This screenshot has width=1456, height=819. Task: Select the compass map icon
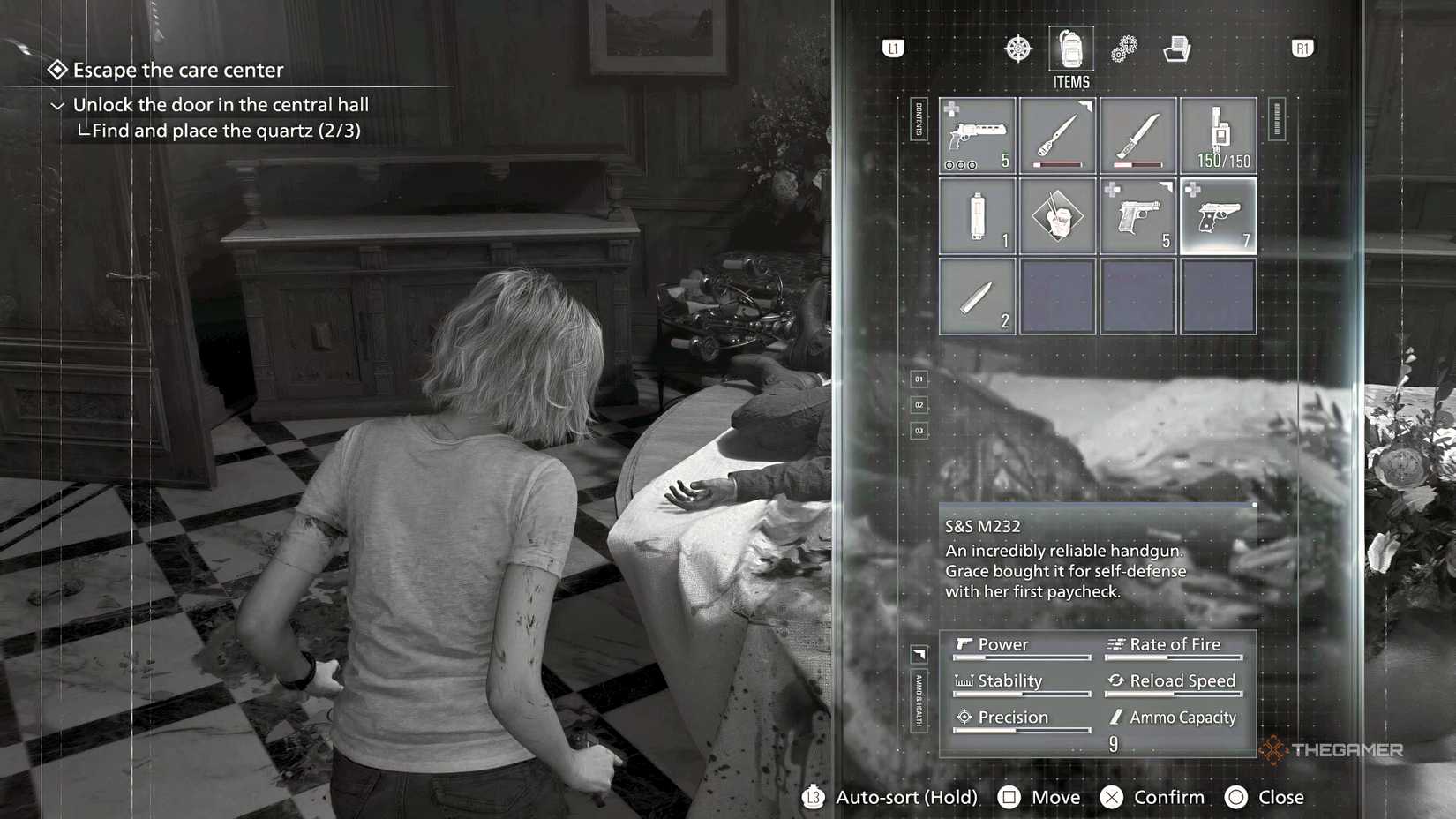[1019, 49]
